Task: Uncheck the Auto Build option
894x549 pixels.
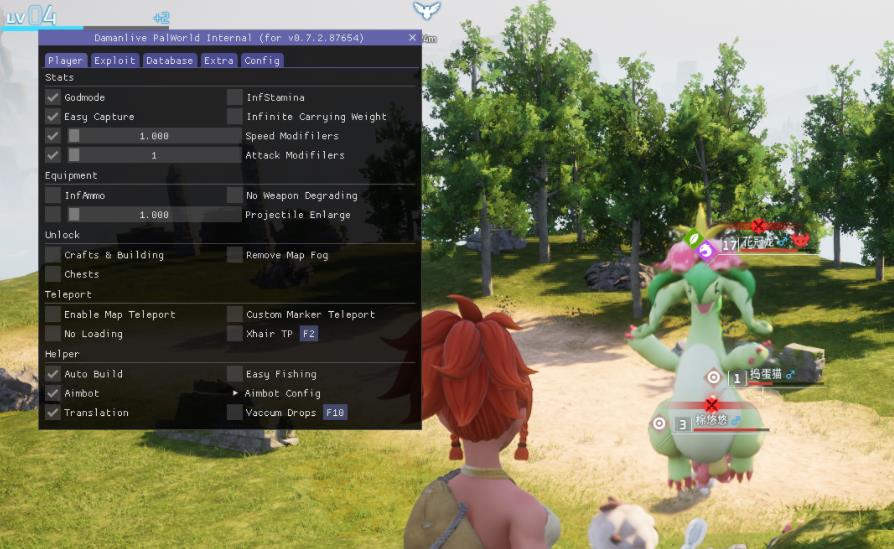Action: 53,374
